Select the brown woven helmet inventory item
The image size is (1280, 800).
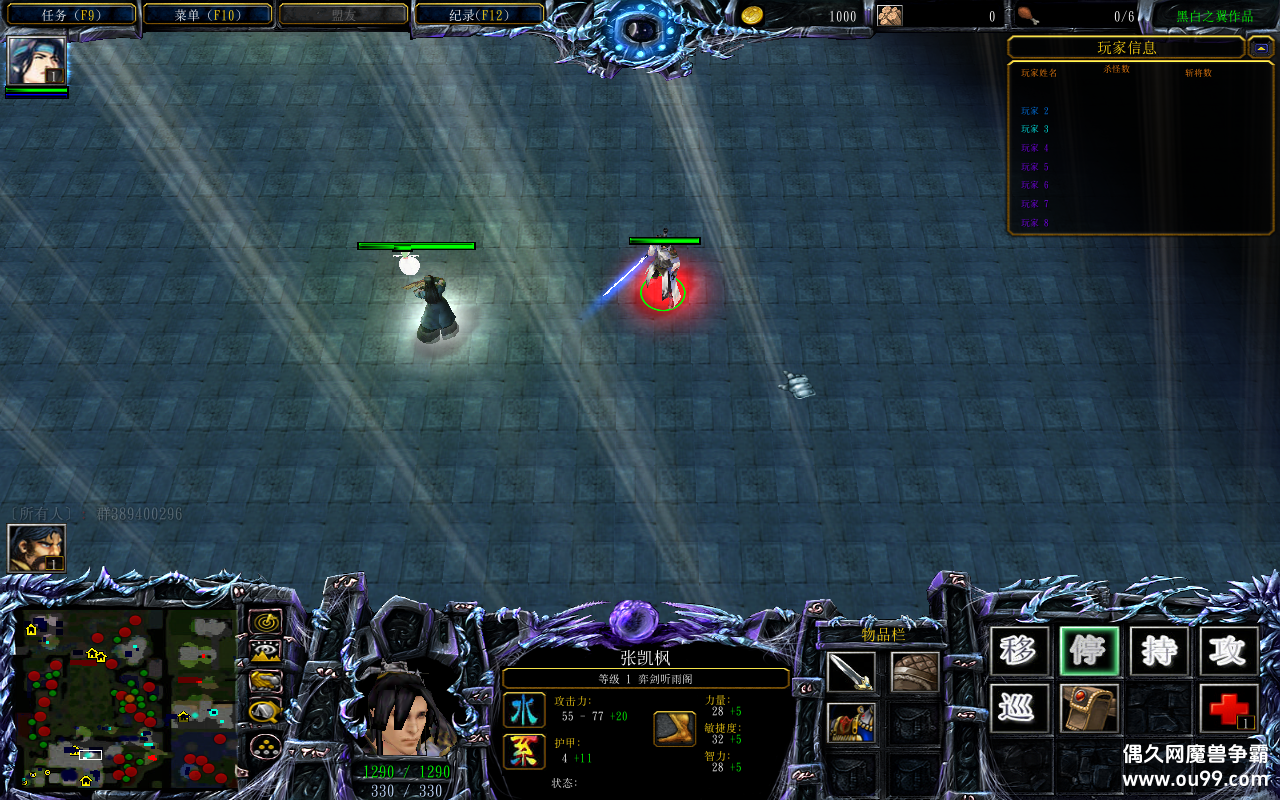pyautogui.click(x=915, y=672)
